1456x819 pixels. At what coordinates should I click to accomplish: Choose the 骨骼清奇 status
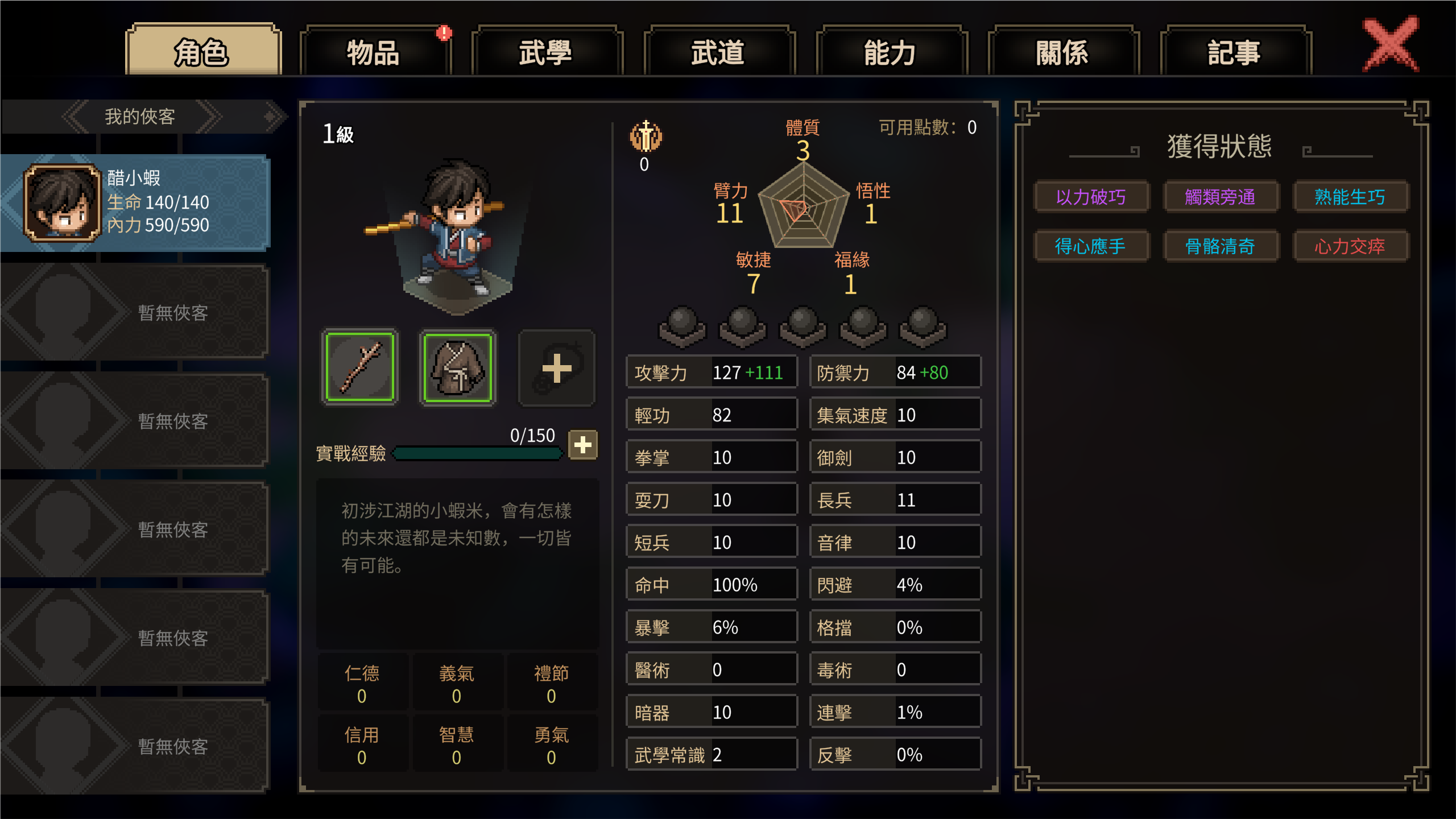(x=1220, y=246)
